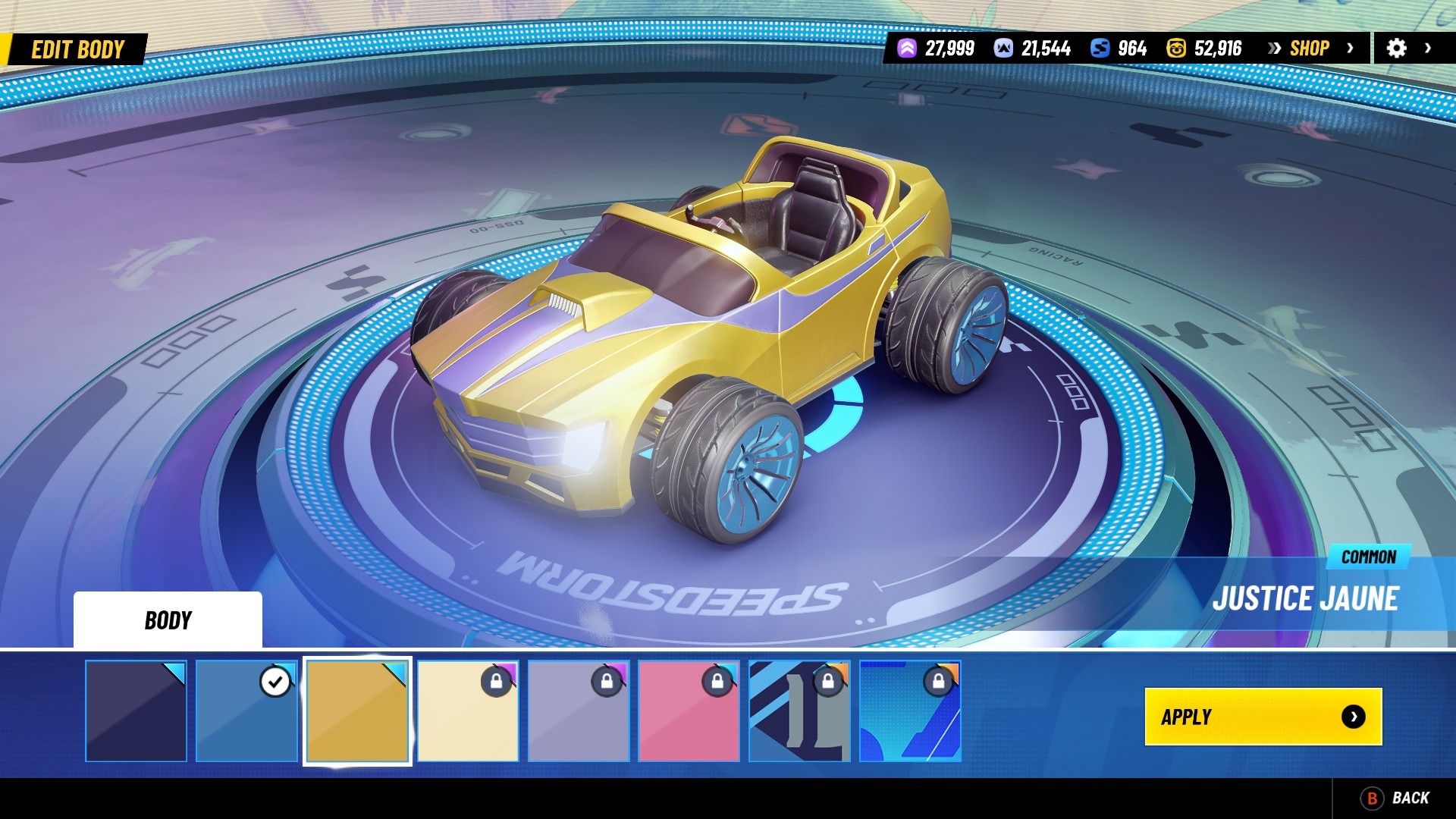Viewport: 1456px width, 819px height.
Task: Select the locked pink body swatch
Action: click(689, 711)
